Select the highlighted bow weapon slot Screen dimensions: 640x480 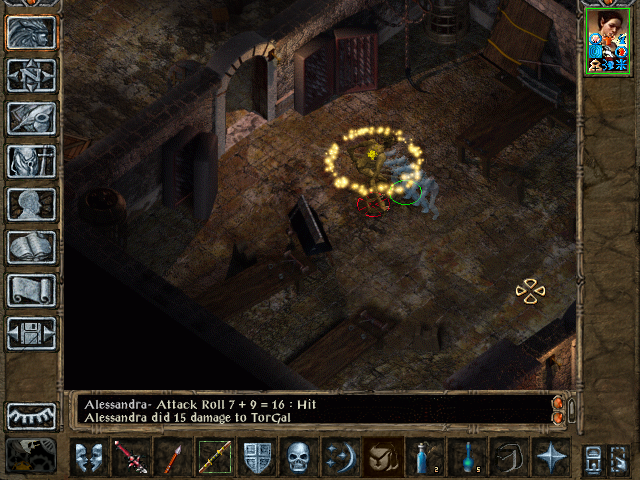coord(214,458)
